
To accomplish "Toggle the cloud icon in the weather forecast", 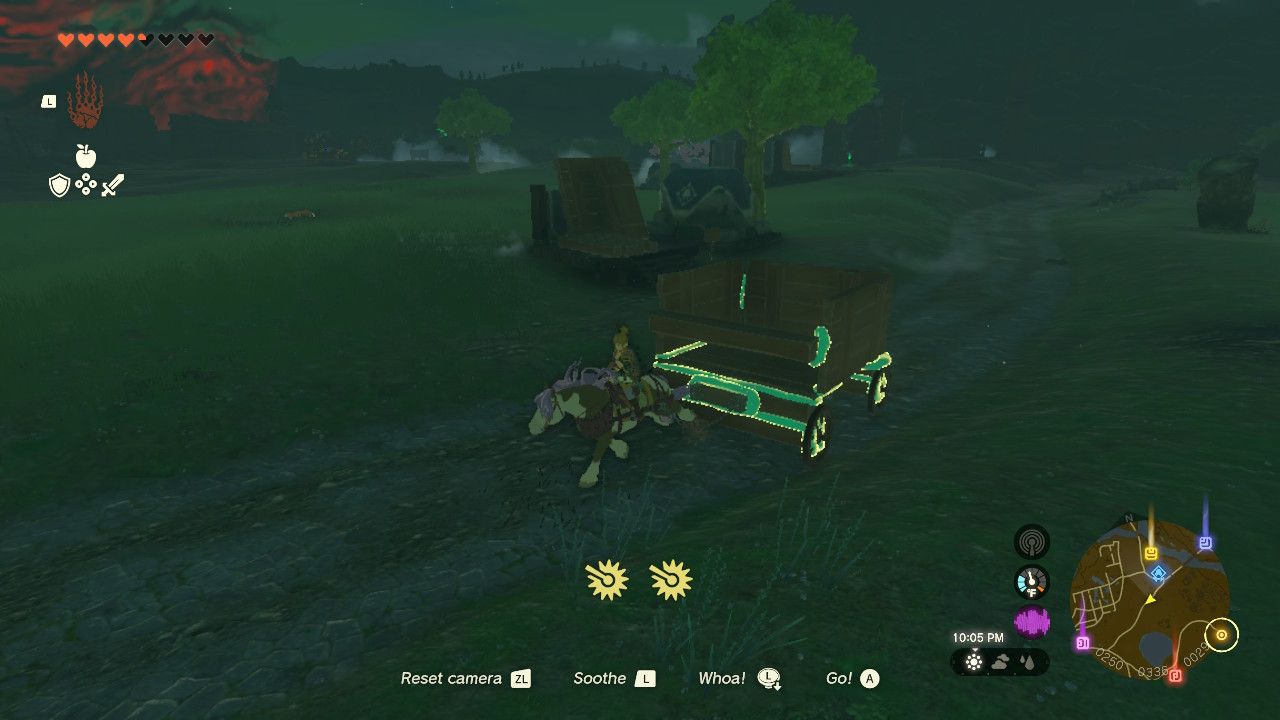I will 1001,661.
